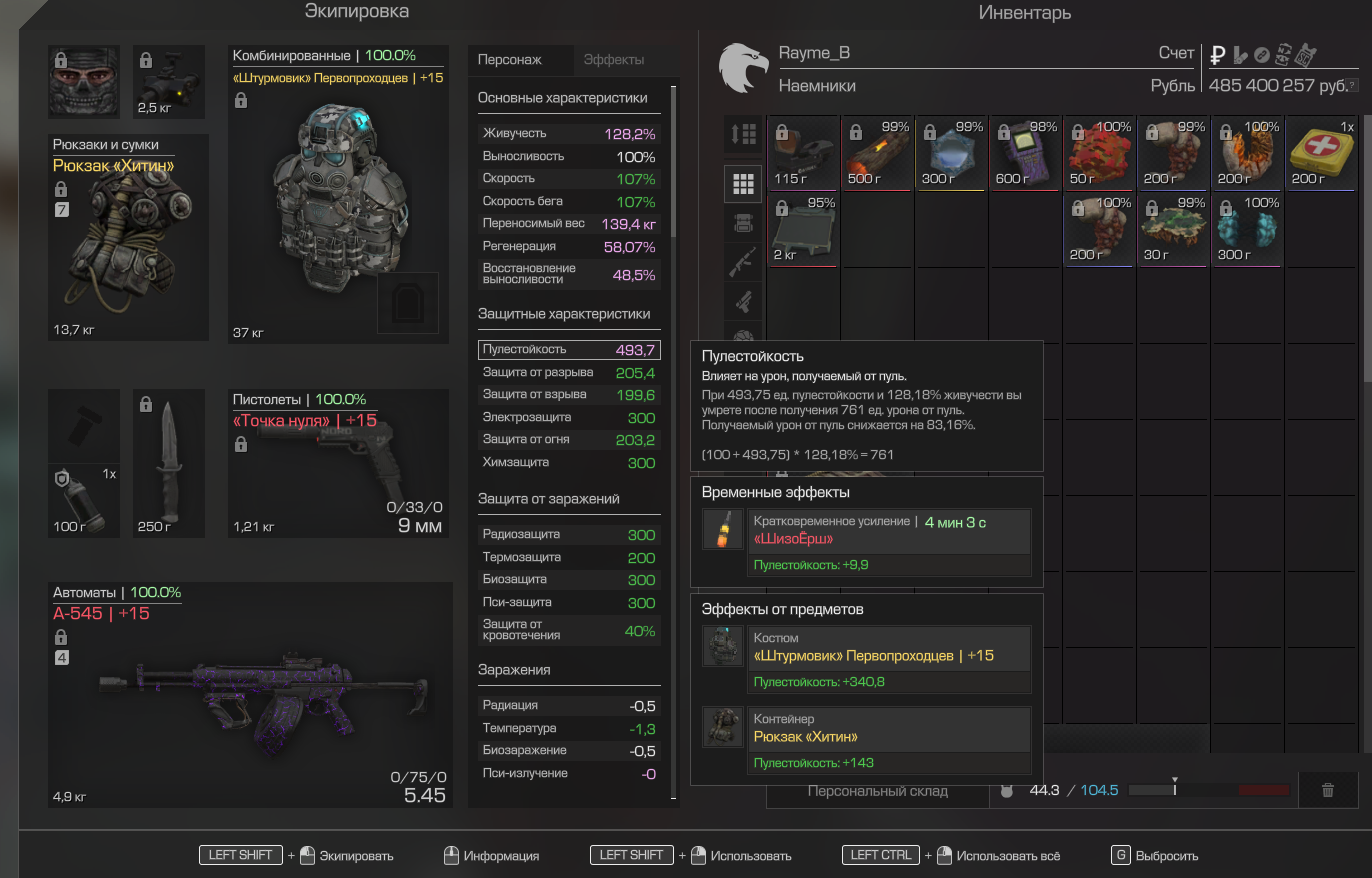Show all items with the grid filter
Screen dimensions: 1372x878
pyautogui.click(x=742, y=183)
